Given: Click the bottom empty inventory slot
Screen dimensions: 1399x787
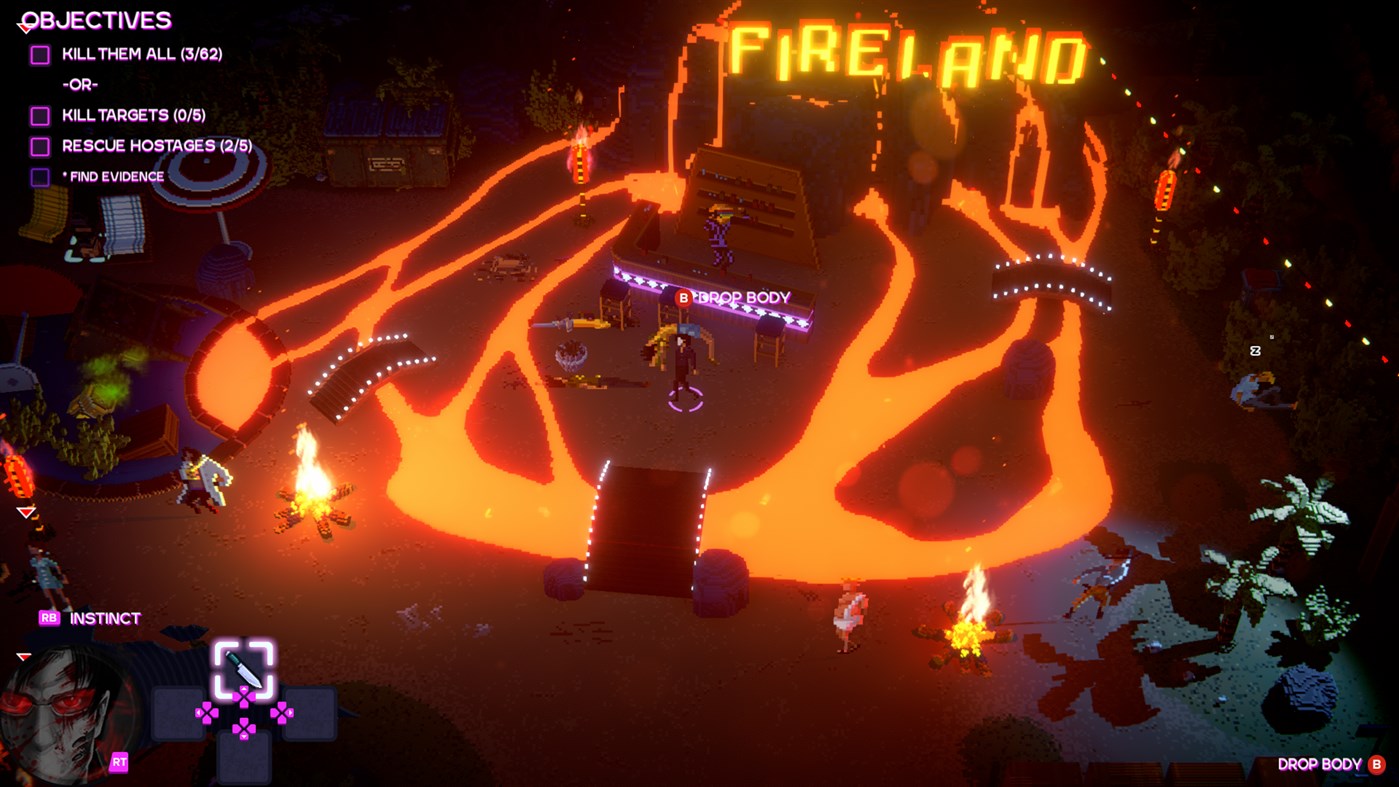Looking at the screenshot, I should (x=246, y=760).
